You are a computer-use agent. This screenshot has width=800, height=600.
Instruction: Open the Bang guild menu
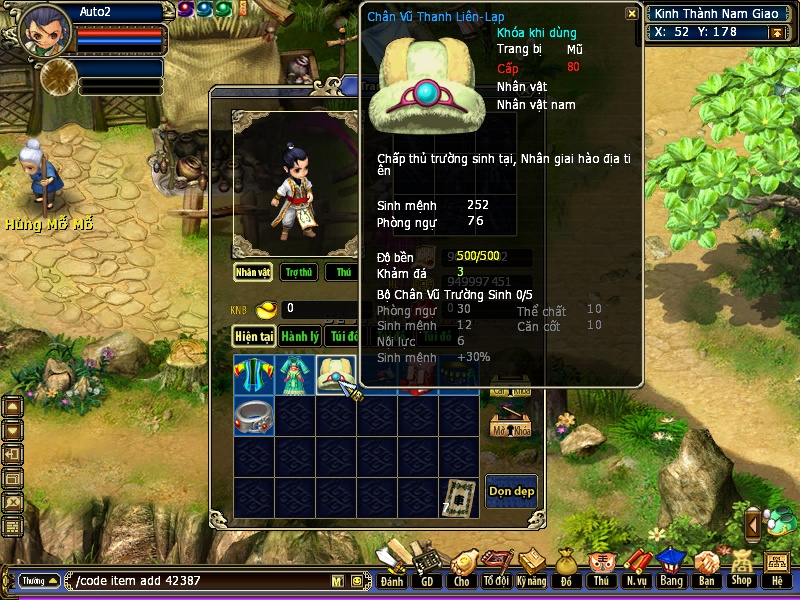tap(671, 566)
